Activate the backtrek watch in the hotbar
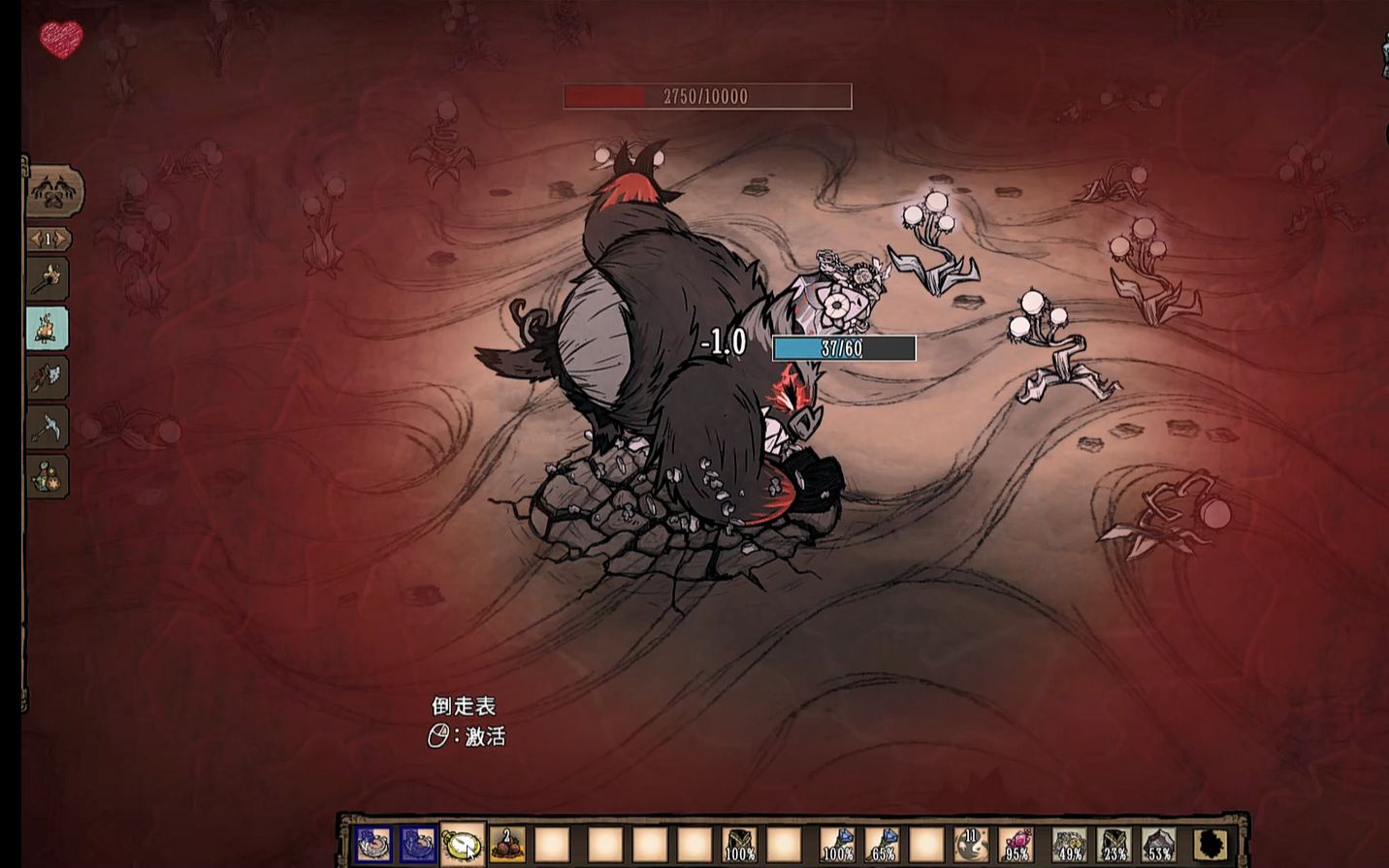 point(463,845)
